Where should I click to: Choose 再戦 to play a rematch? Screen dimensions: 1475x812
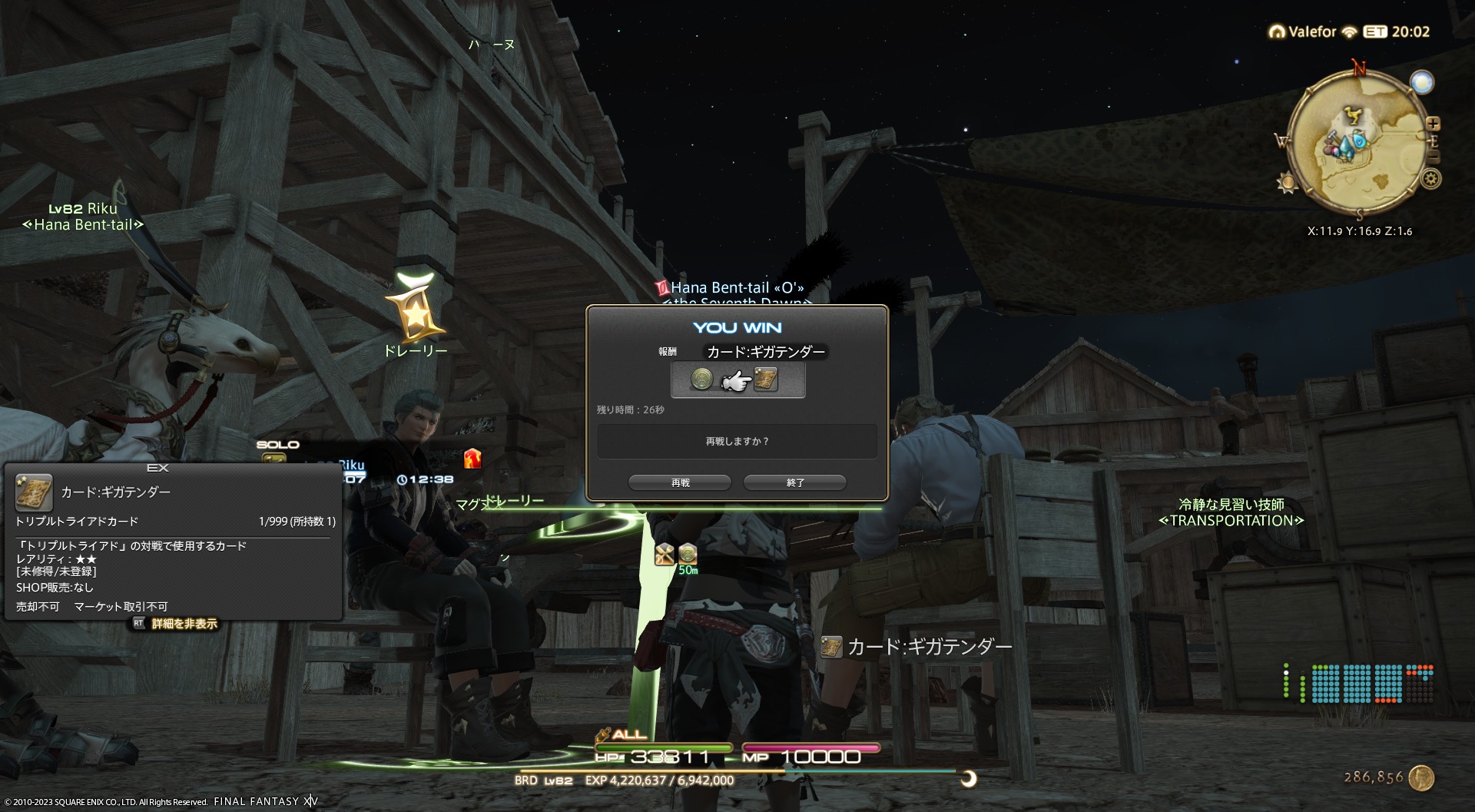[680, 482]
